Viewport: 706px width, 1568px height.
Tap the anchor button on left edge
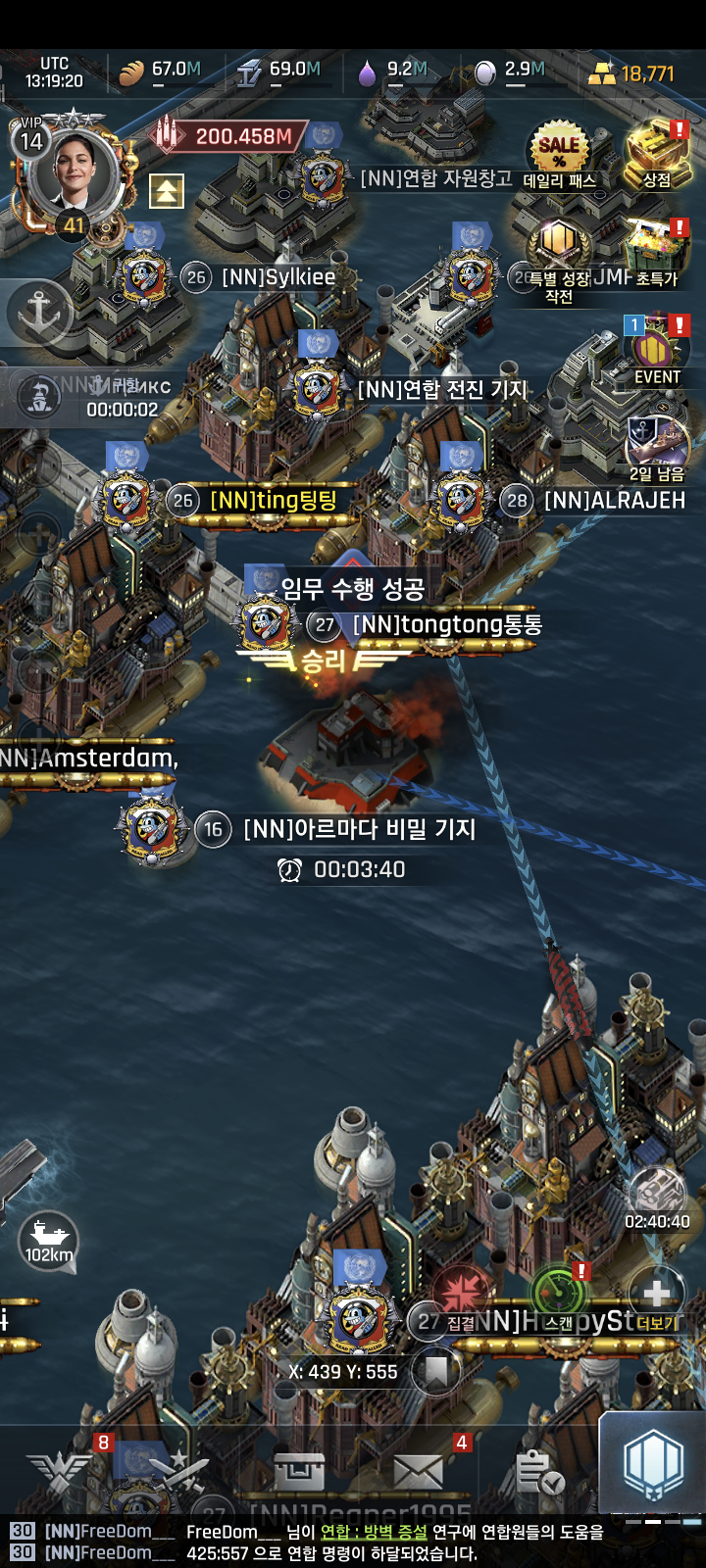point(39,313)
